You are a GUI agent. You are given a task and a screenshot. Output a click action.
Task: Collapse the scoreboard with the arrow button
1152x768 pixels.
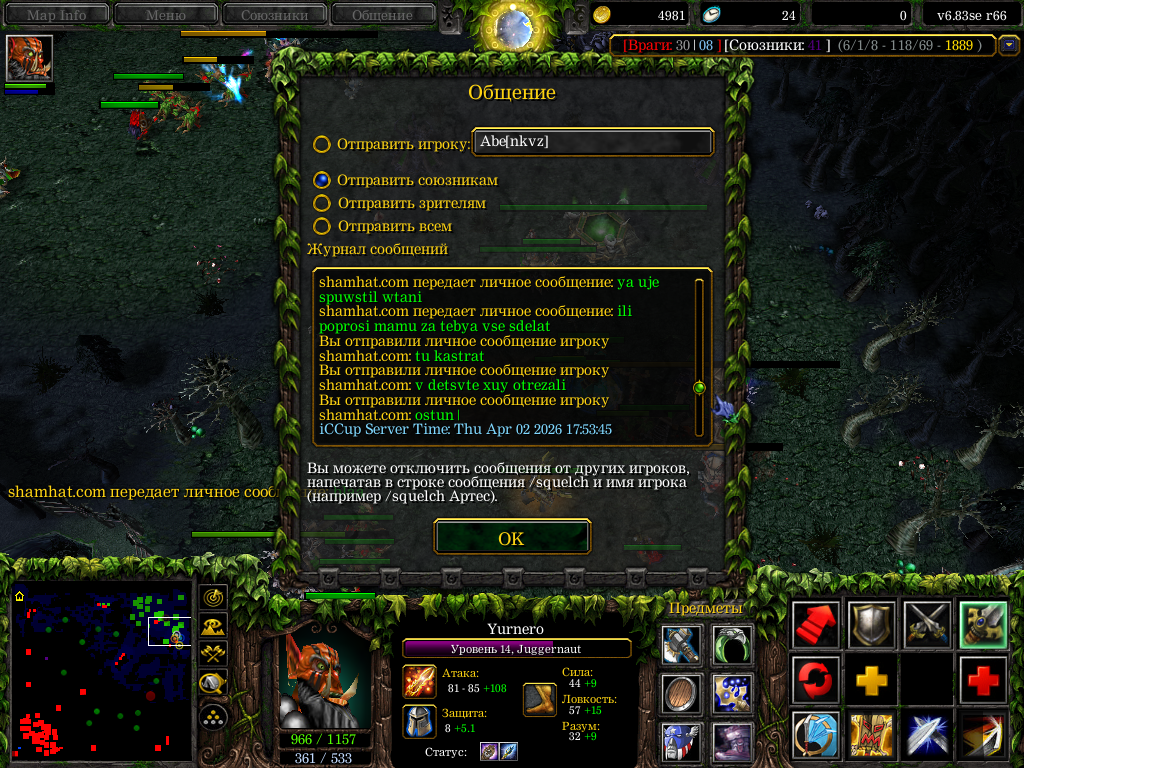[x=1009, y=45]
